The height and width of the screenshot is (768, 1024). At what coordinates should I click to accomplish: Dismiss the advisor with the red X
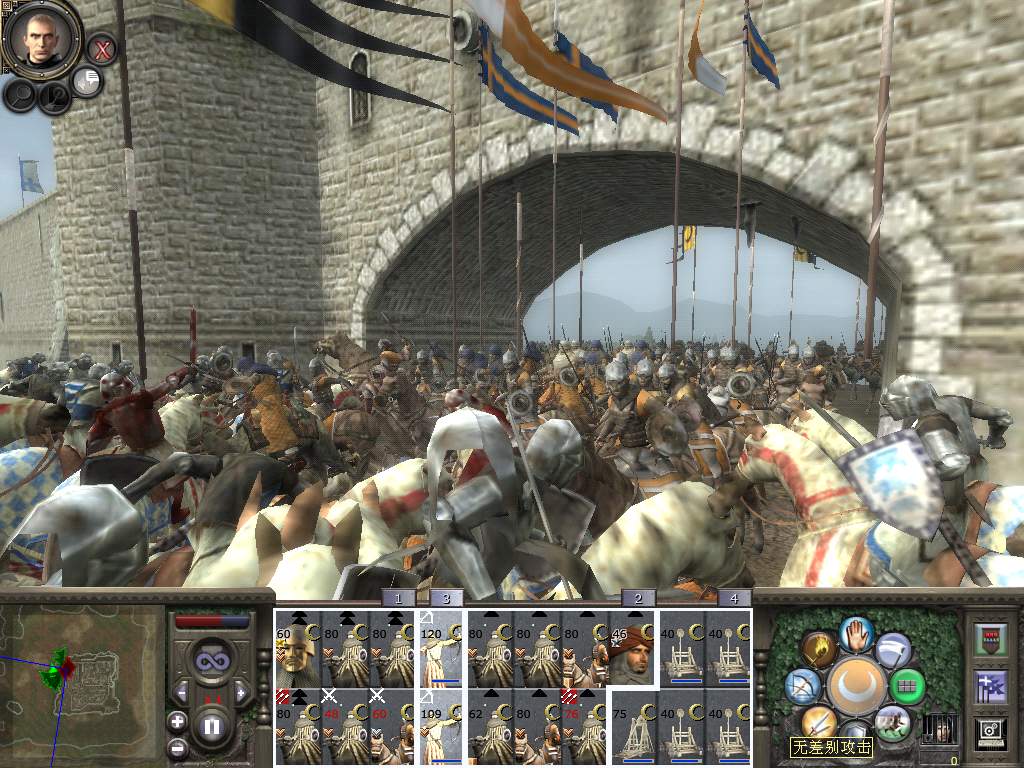pos(101,47)
